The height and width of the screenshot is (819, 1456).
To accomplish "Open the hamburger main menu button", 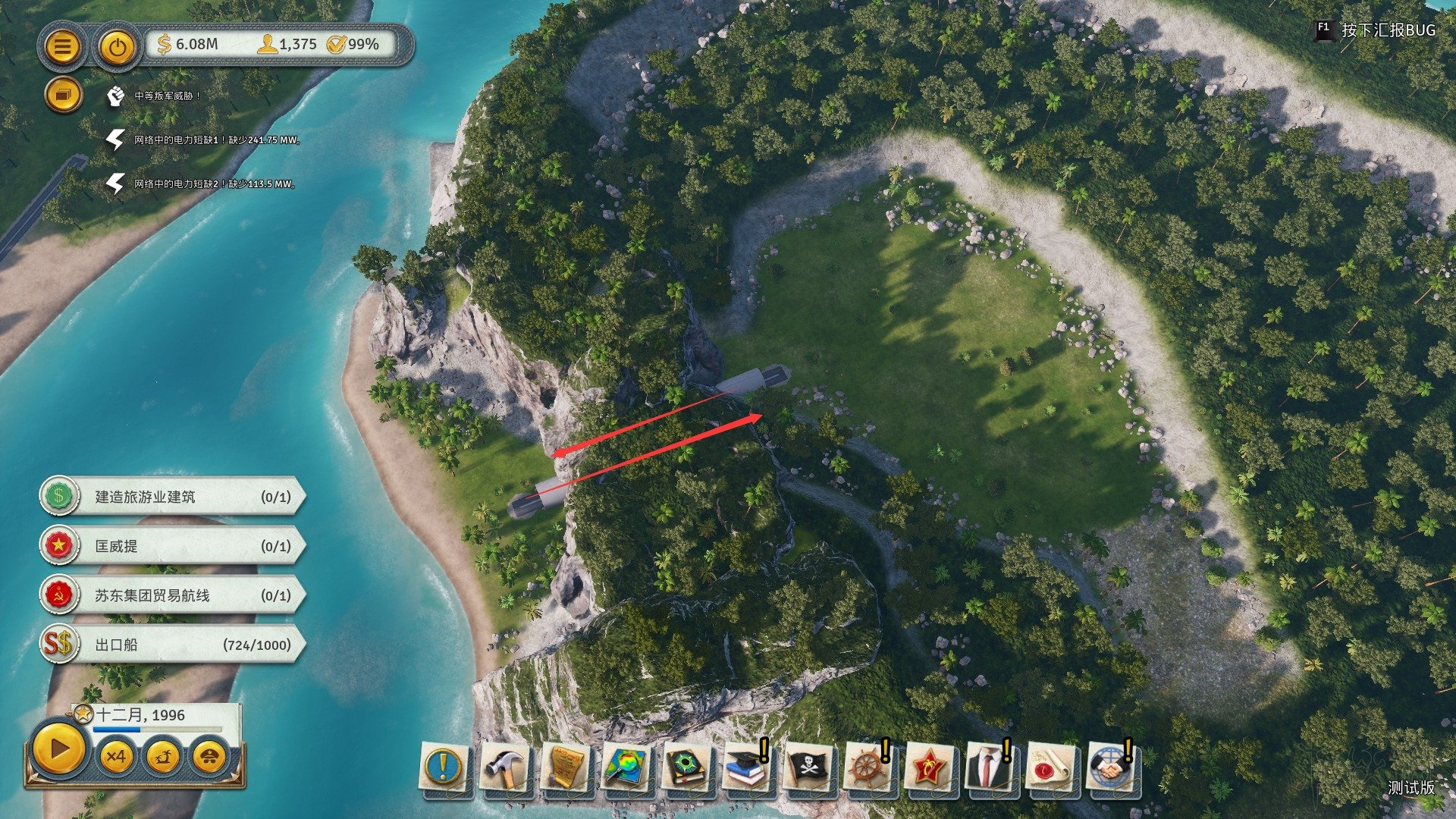I will pos(62,47).
